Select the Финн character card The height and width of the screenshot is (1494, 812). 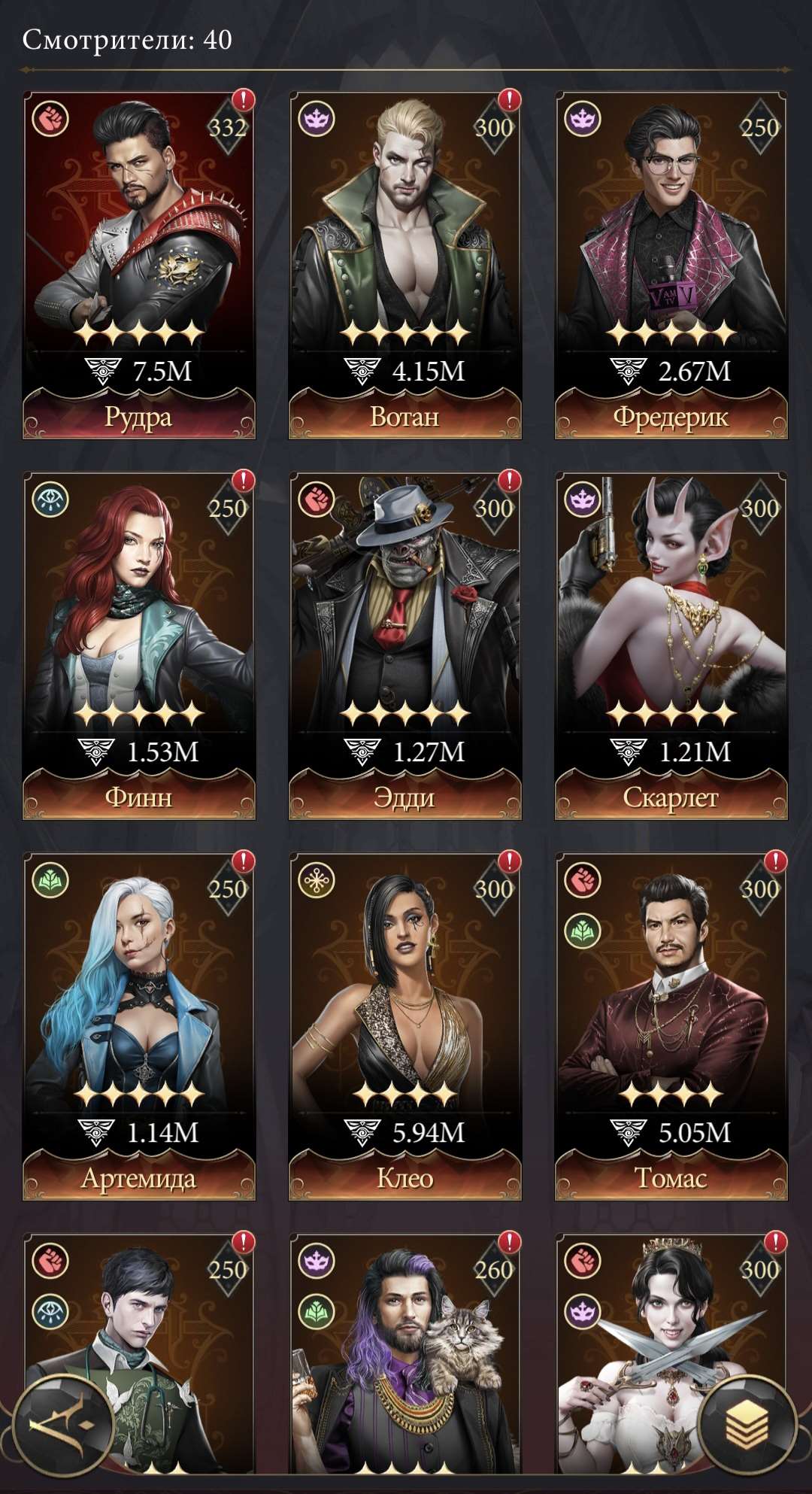(x=139, y=644)
